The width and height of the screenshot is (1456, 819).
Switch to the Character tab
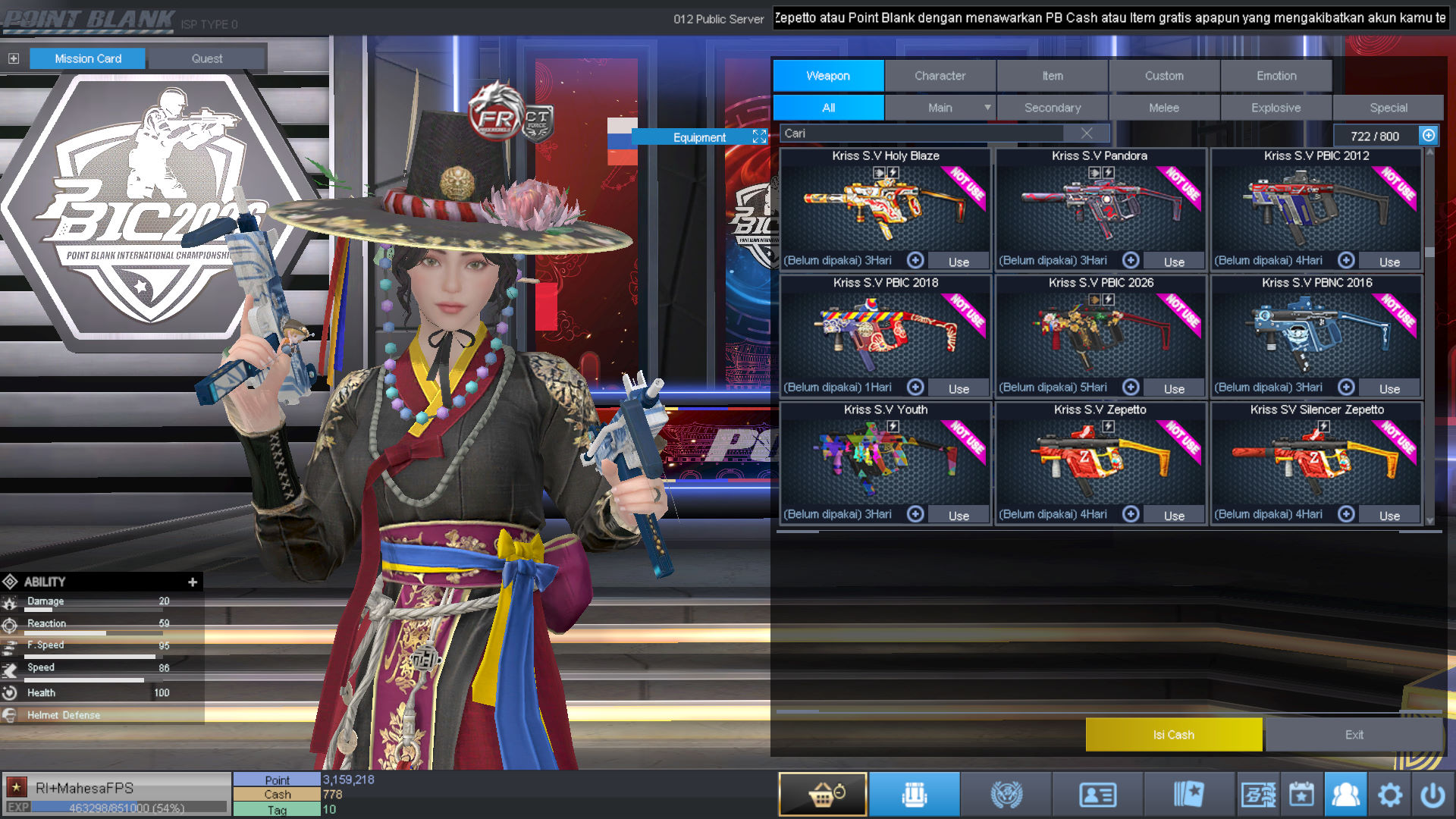point(940,76)
